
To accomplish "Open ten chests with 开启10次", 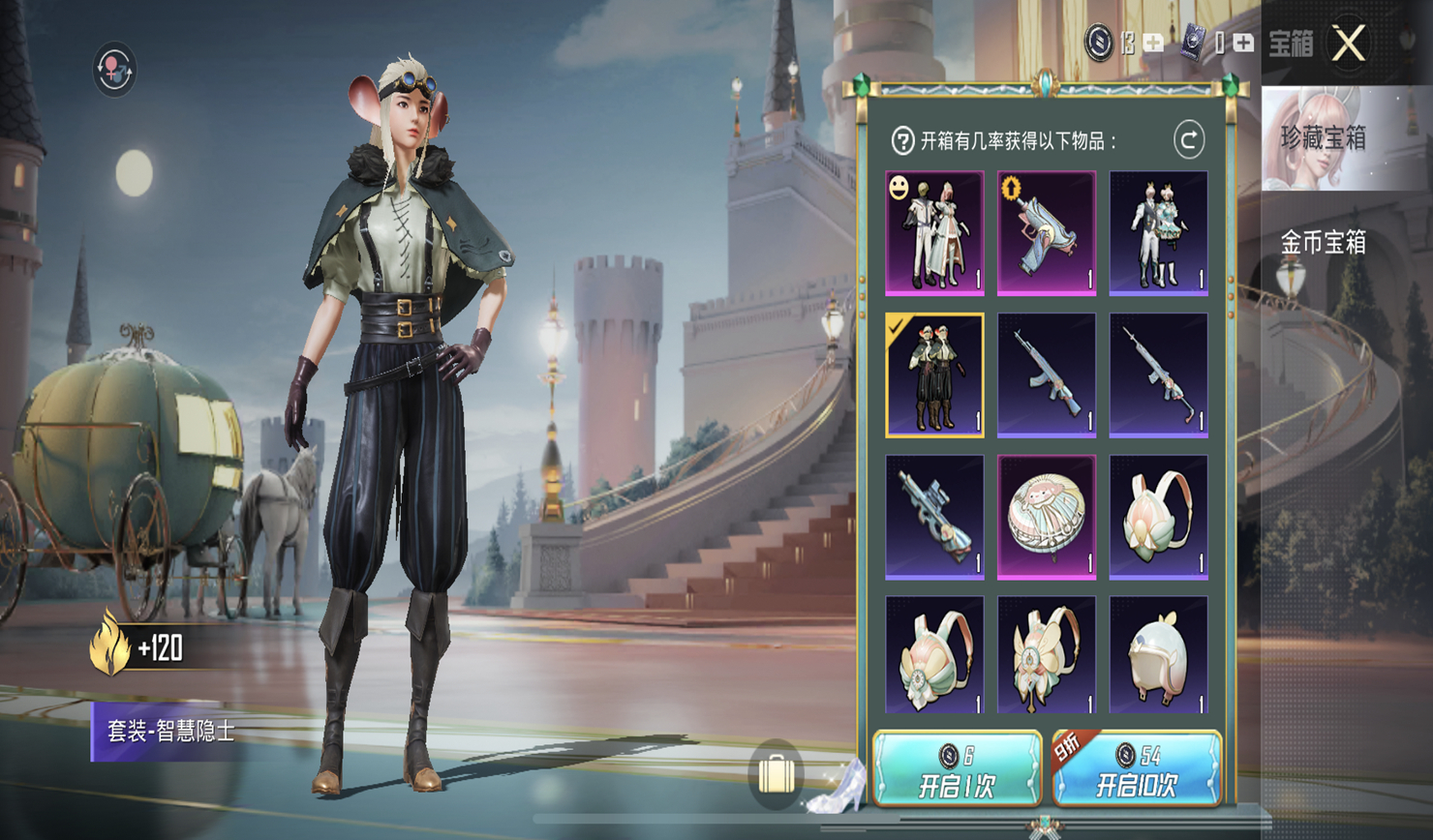I will tap(1136, 770).
